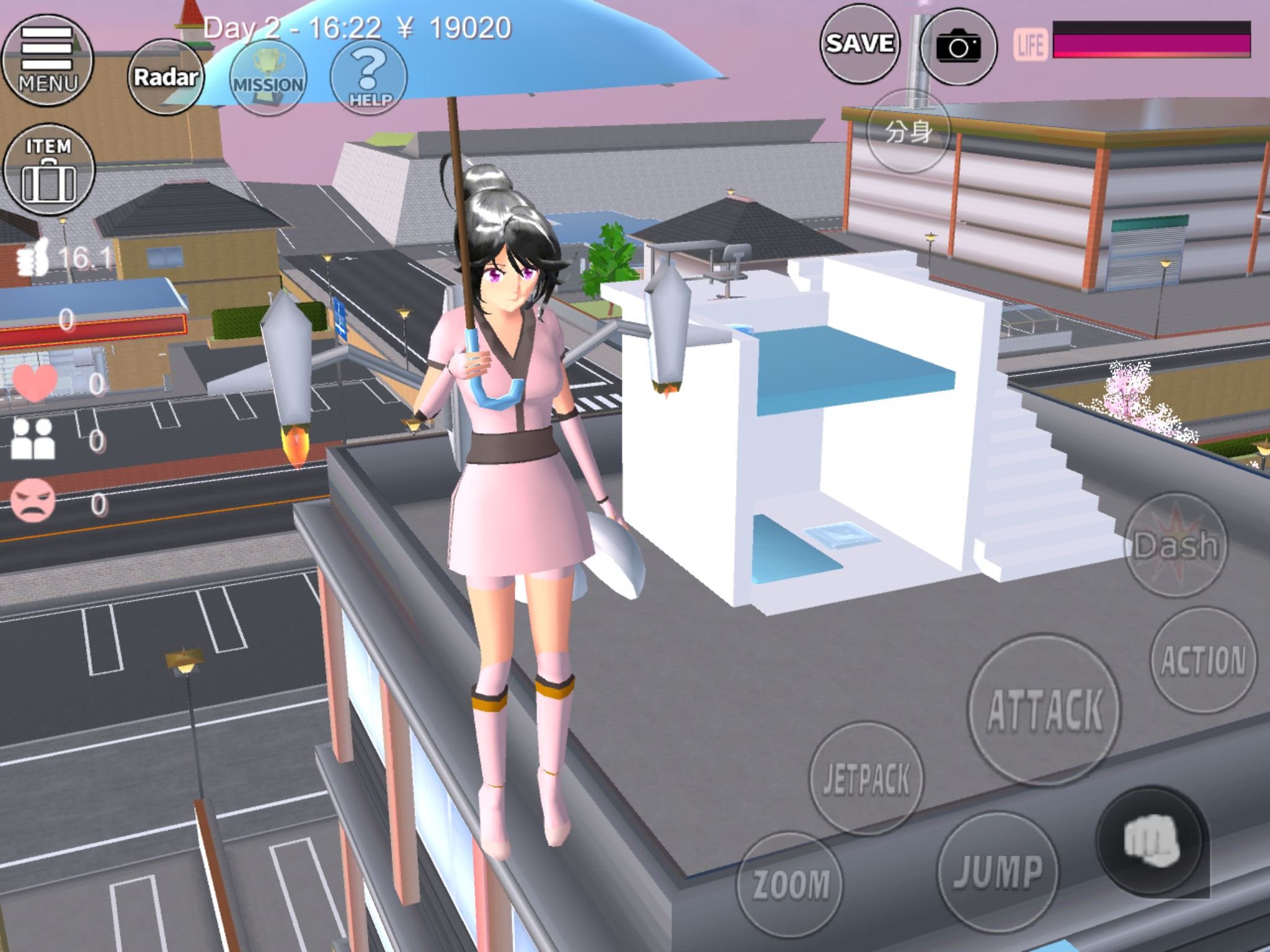The image size is (1270, 952).
Task: Save the game with SAVE button
Action: (859, 44)
